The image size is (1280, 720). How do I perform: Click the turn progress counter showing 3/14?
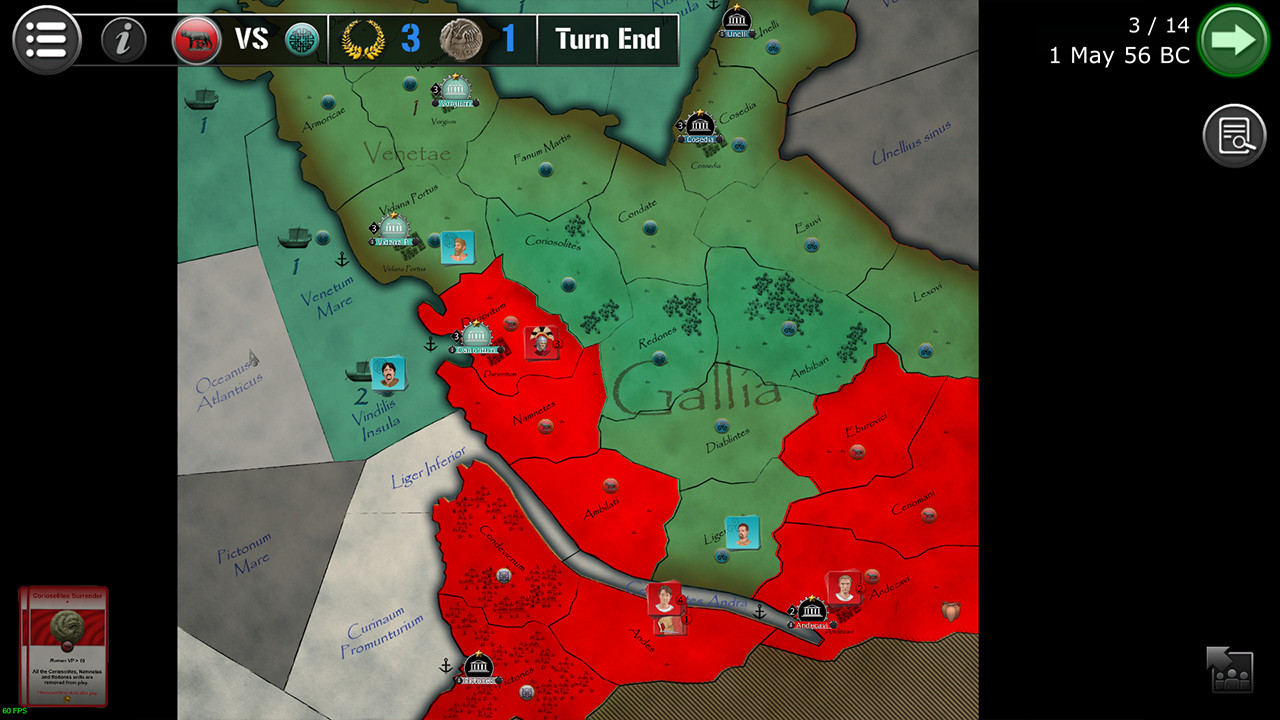[x=1158, y=25]
